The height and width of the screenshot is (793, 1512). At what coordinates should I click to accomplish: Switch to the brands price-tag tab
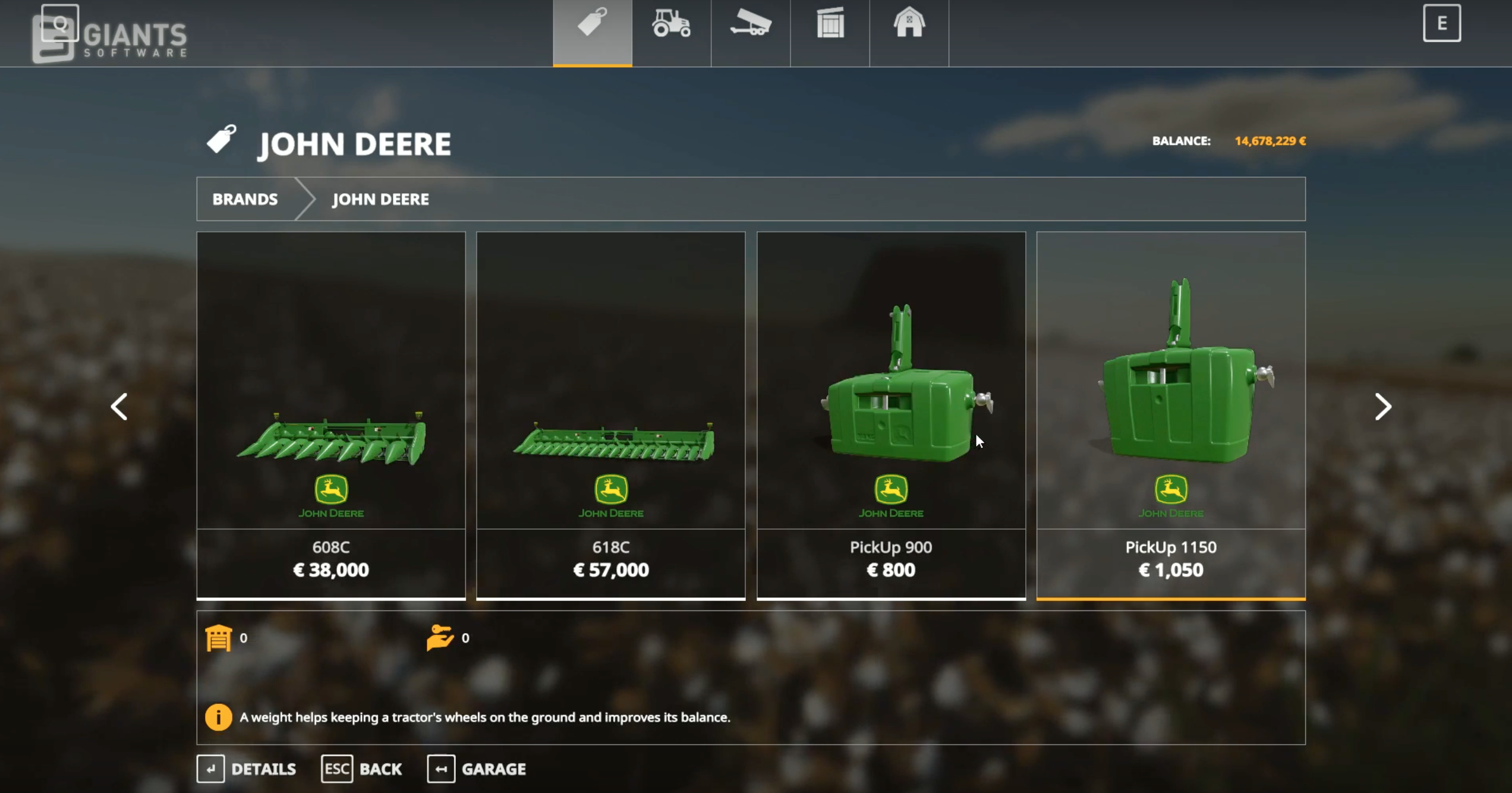592,24
